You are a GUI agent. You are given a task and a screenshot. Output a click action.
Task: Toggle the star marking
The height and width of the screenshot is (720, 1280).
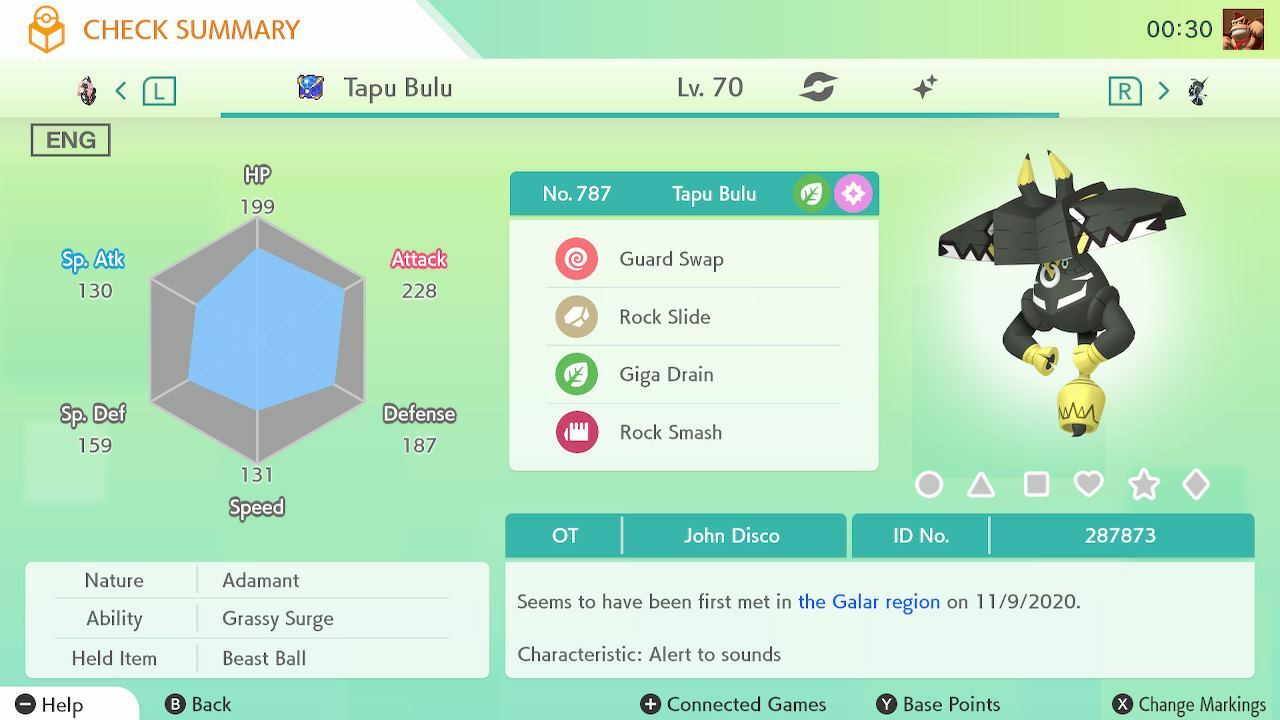point(1144,484)
